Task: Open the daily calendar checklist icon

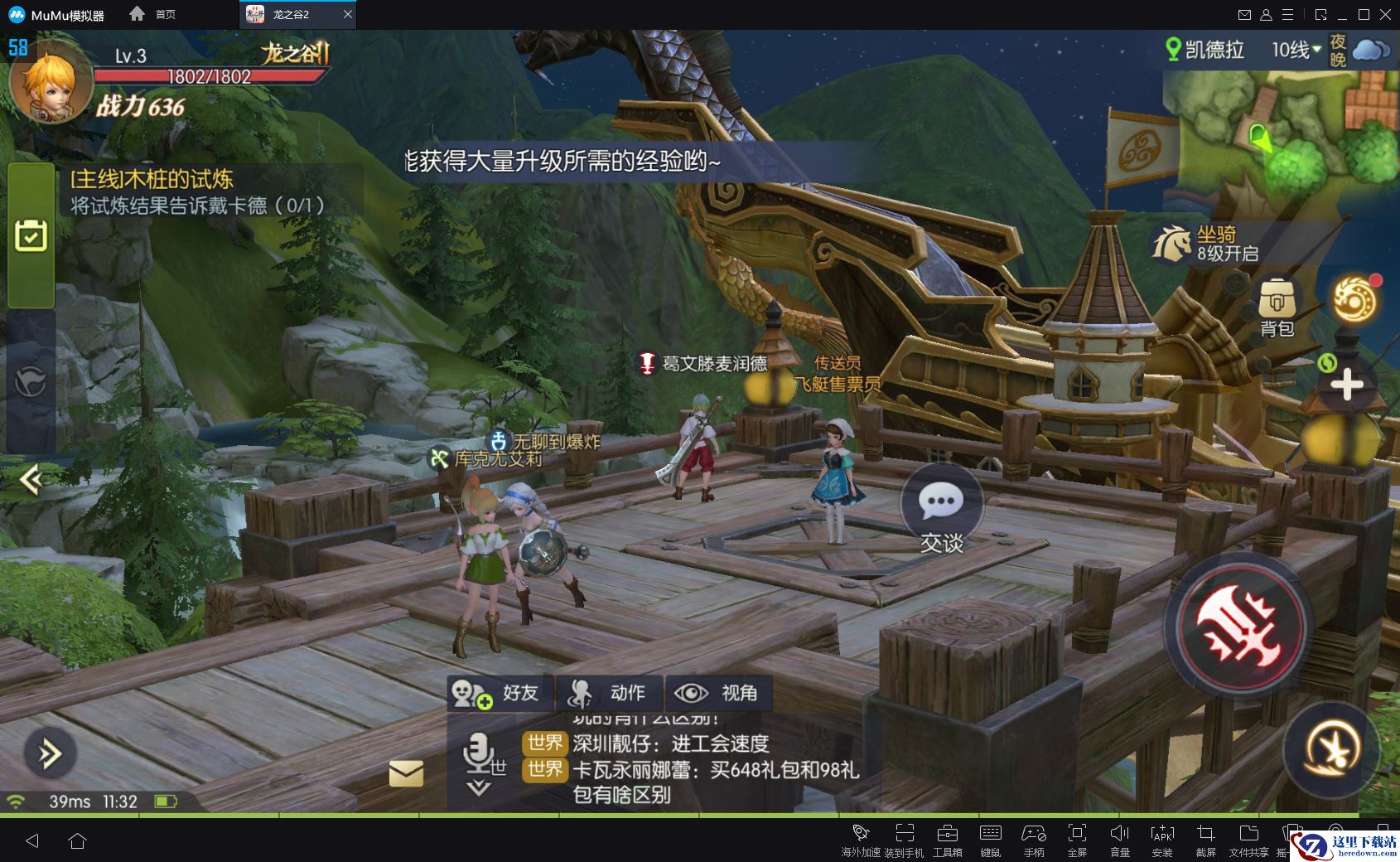Action: (x=31, y=236)
